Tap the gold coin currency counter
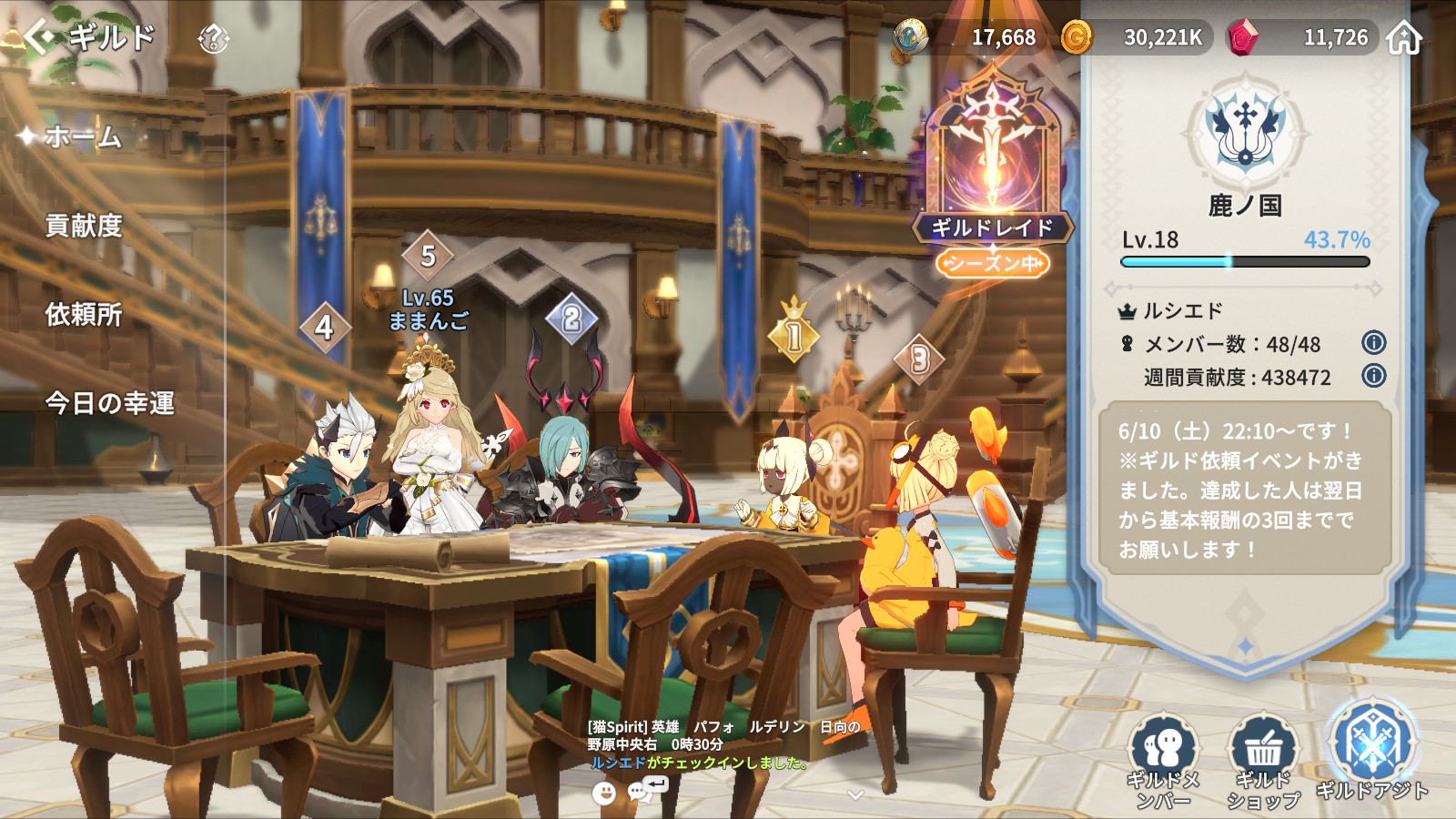The width and height of the screenshot is (1456, 819). 1137,37
